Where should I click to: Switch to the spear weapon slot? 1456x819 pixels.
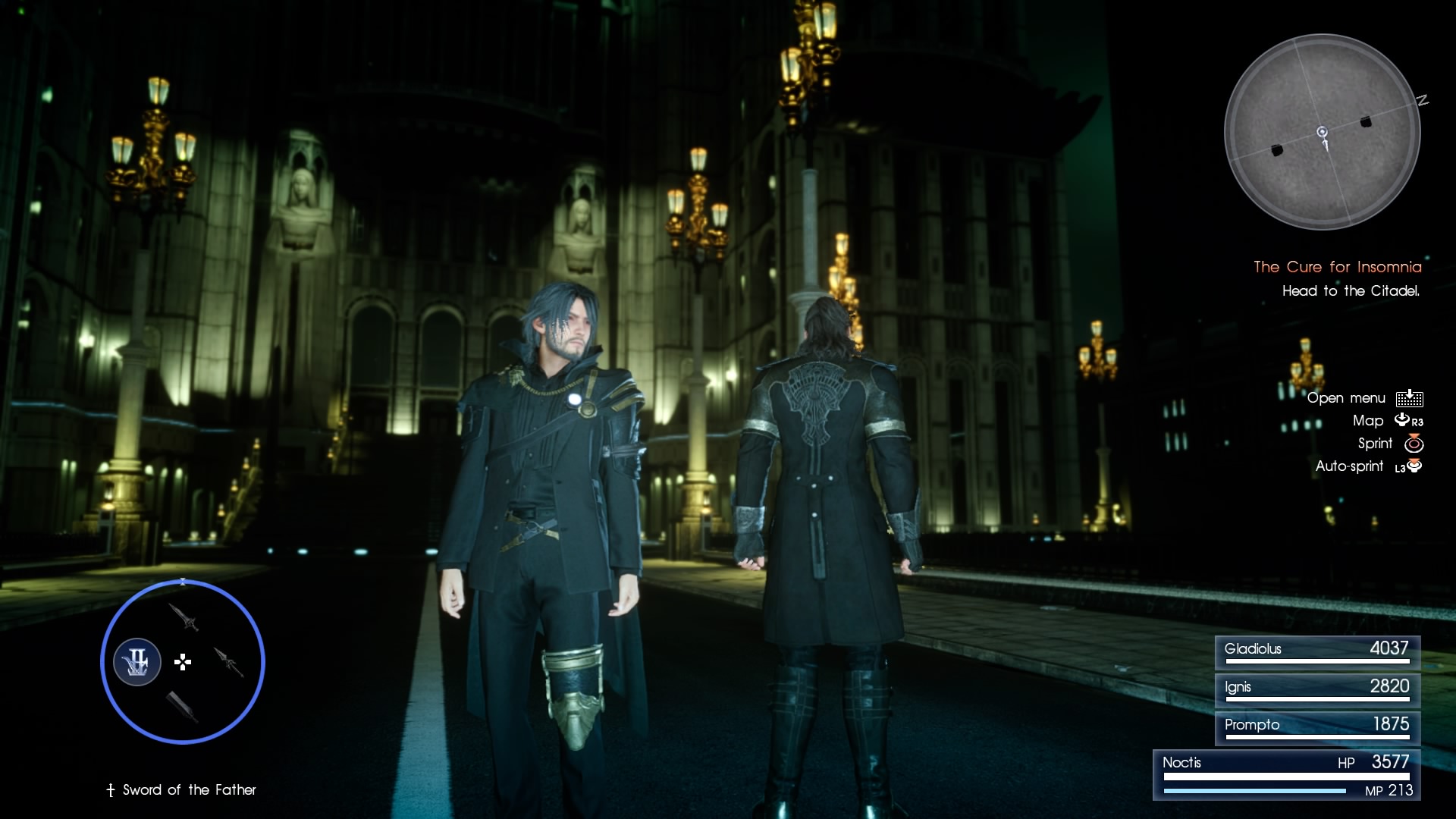point(228,662)
